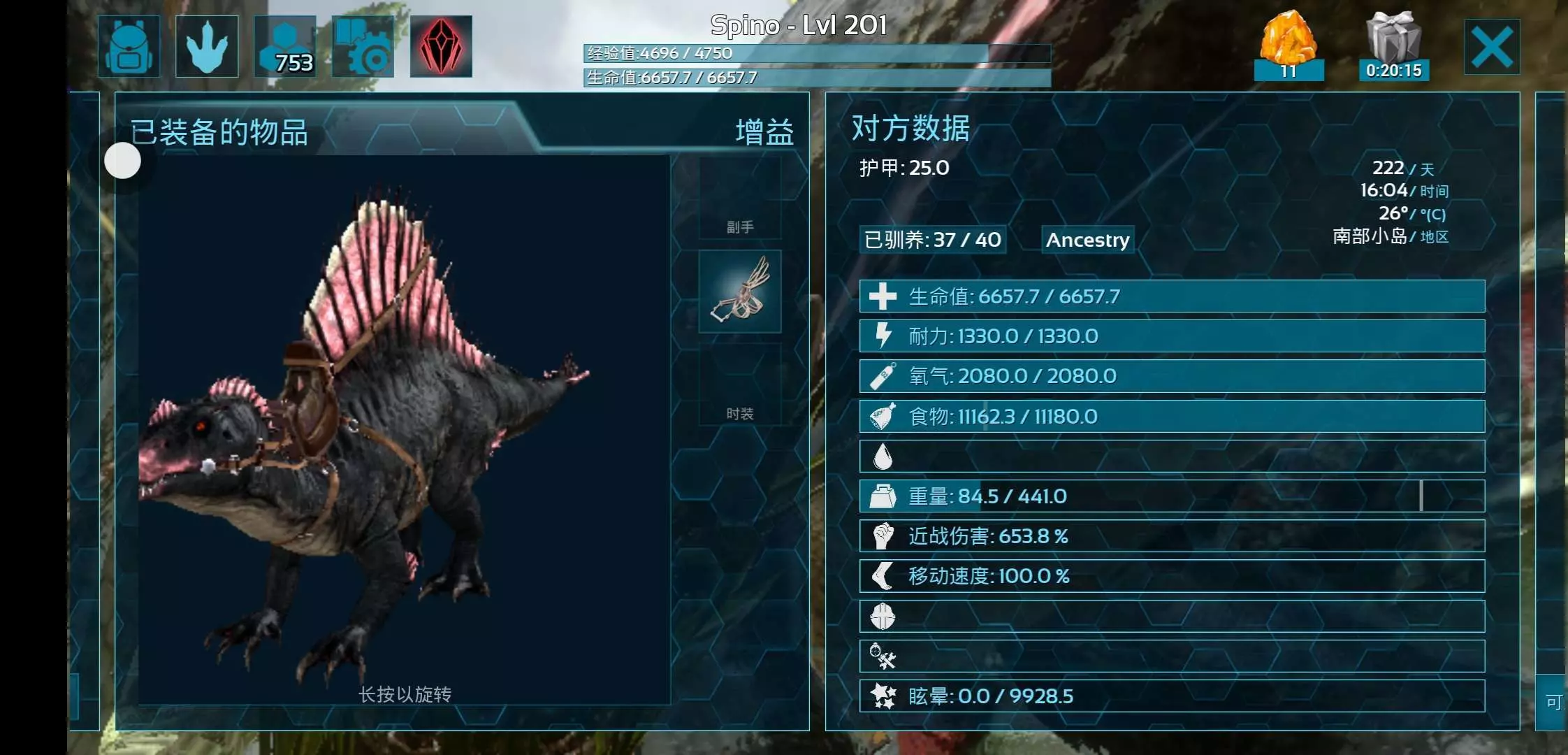Open the tribe tab showing 753

pyautogui.click(x=285, y=46)
